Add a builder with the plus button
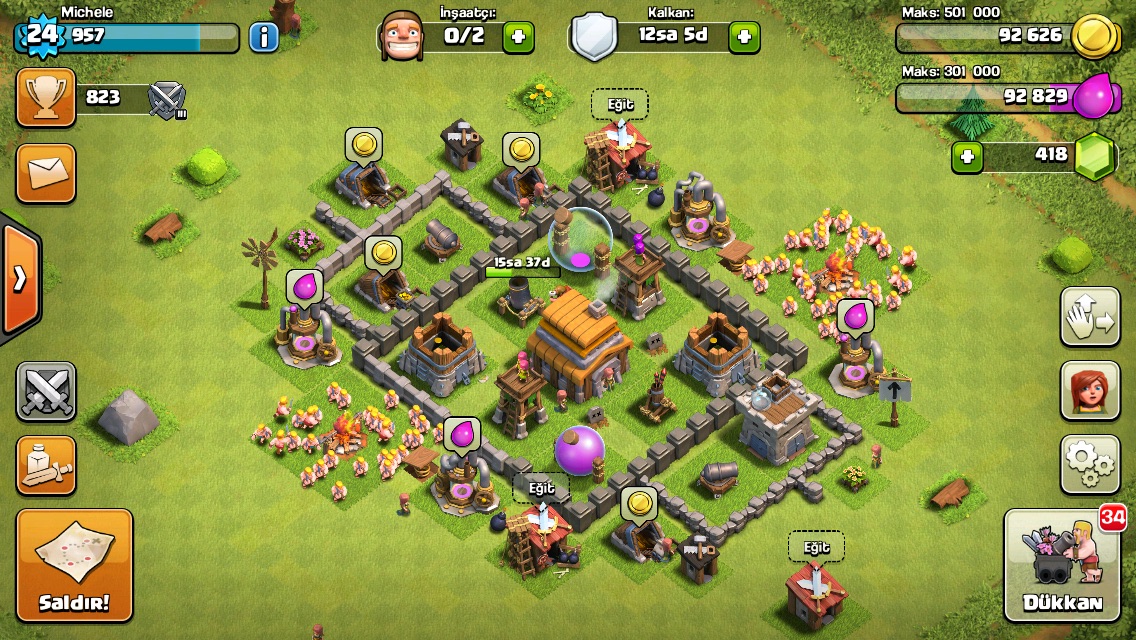Image resolution: width=1136 pixels, height=640 pixels. click(x=518, y=38)
